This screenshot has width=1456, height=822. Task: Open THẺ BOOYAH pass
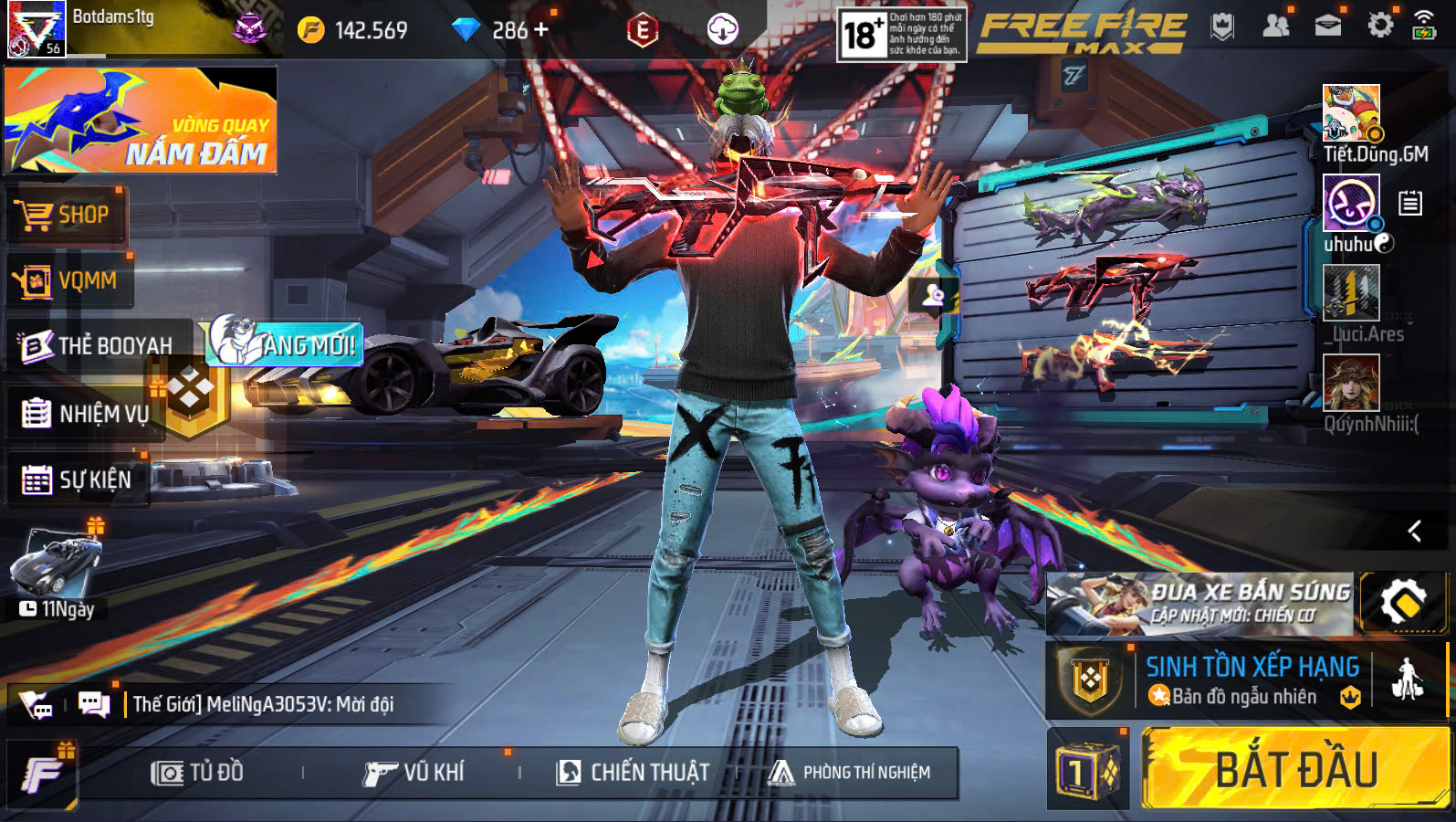coord(98,345)
